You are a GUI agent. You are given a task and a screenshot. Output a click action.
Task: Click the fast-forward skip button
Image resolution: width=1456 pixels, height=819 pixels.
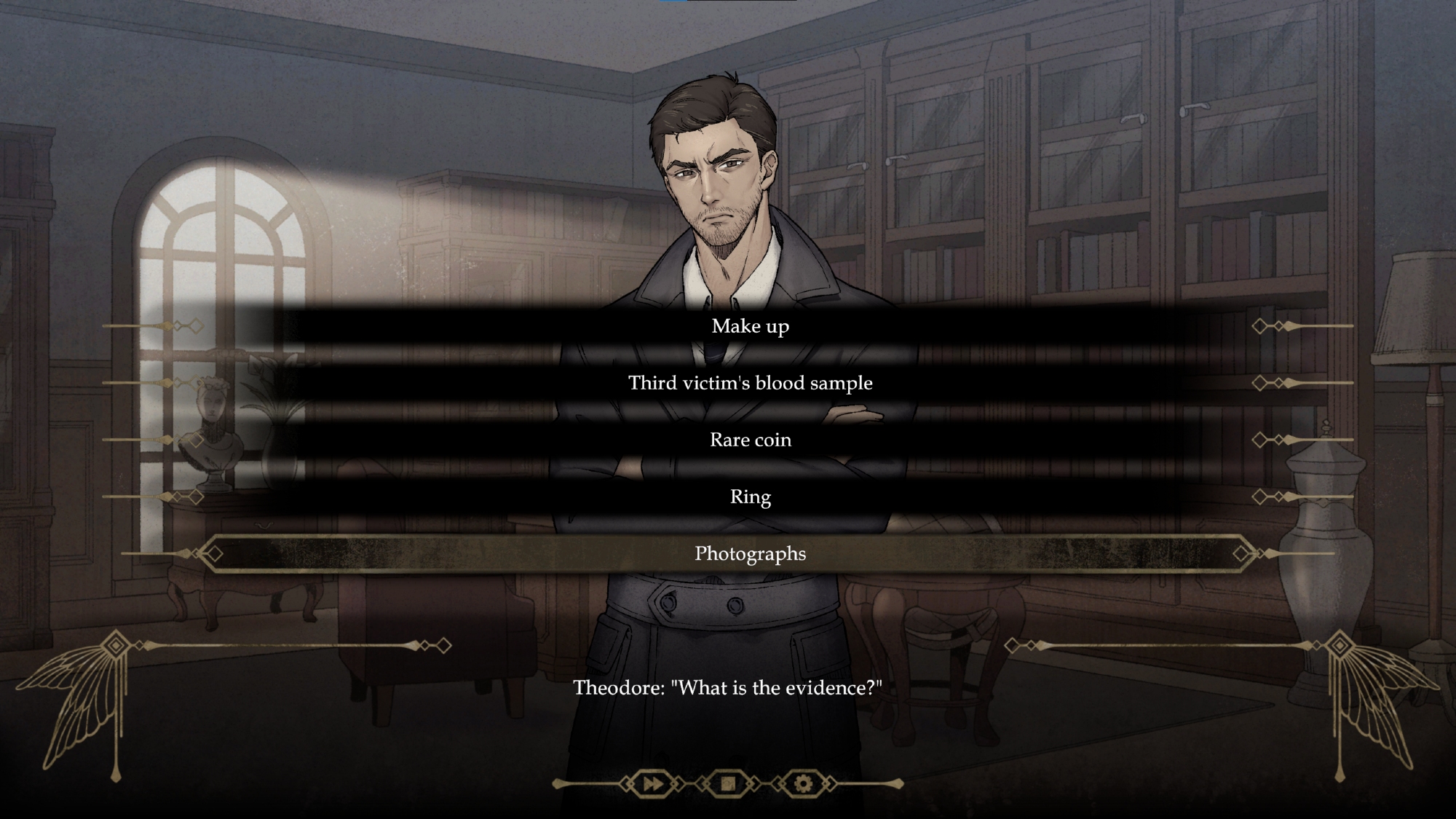pos(653,784)
